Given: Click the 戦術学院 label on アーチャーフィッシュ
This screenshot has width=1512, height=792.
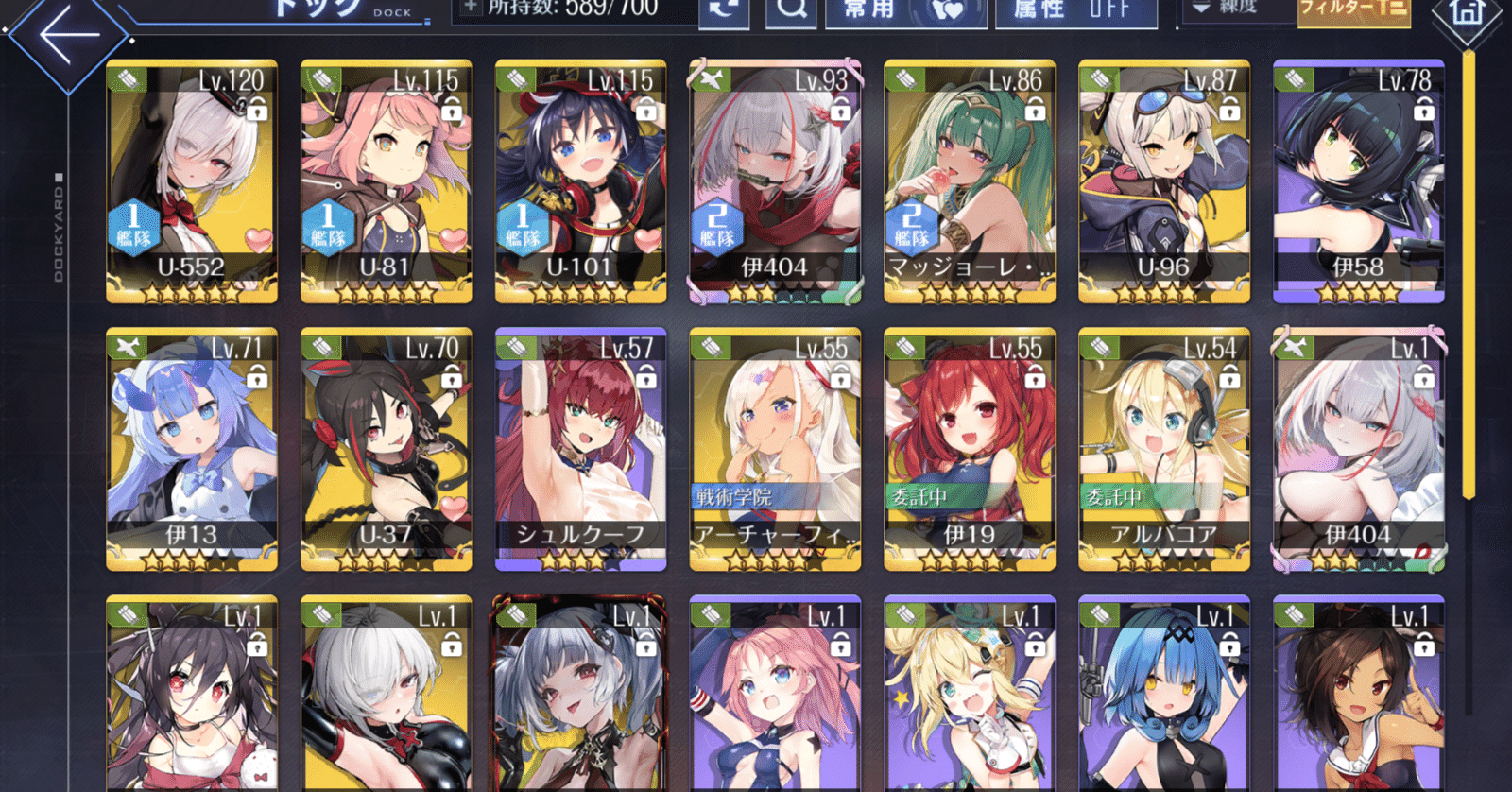Looking at the screenshot, I should click(x=732, y=493).
